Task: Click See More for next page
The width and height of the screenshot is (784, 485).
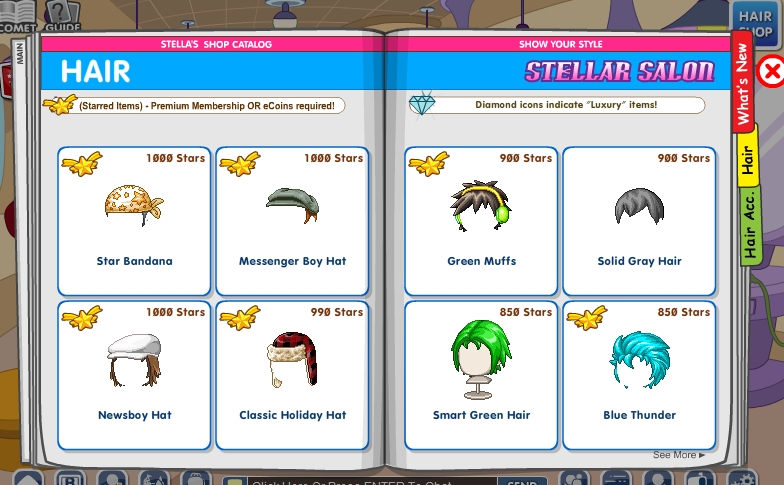Action: (x=679, y=455)
